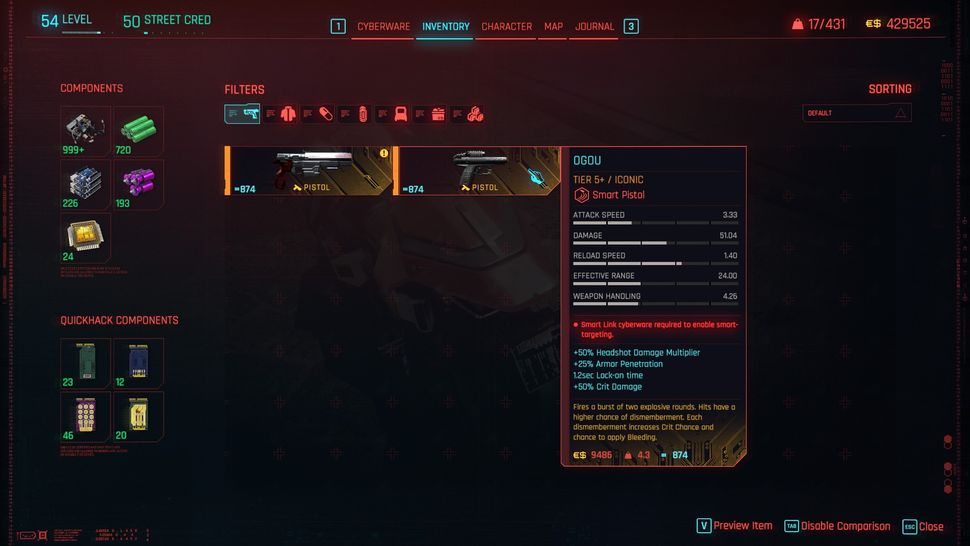
Task: Apply the grenade filter
Action: (x=363, y=114)
